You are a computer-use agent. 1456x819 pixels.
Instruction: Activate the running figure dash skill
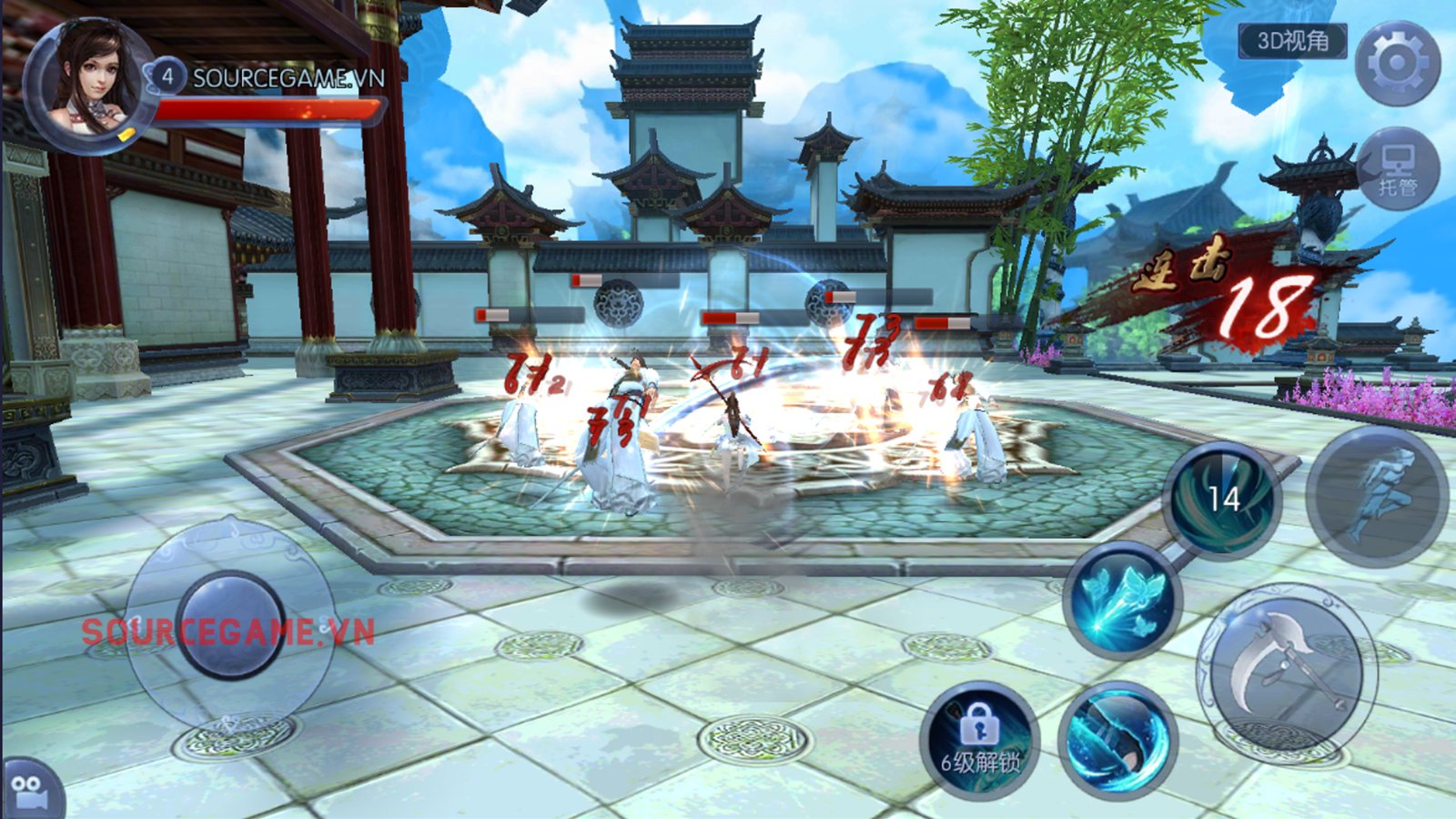[1377, 497]
